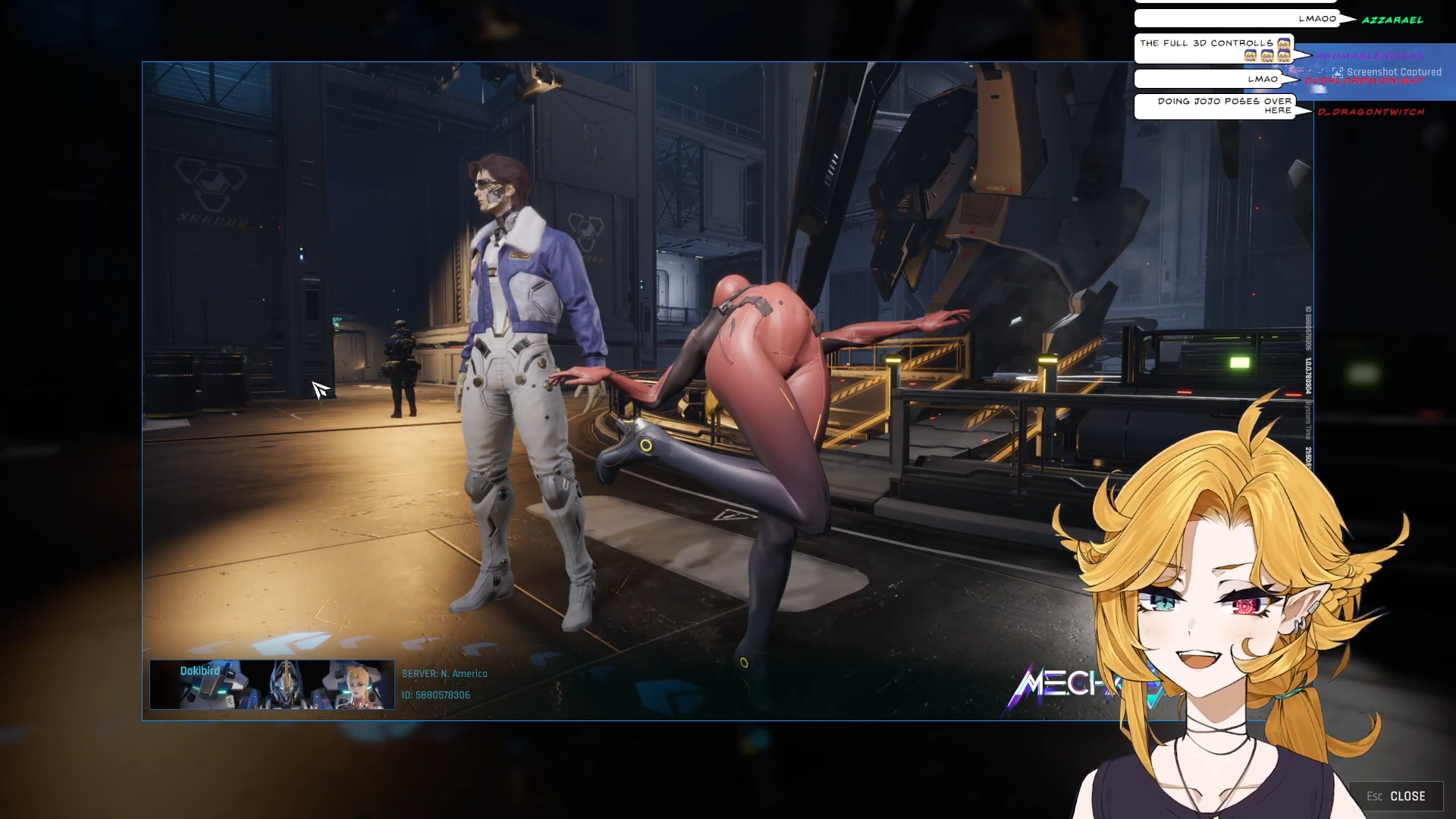The image size is (1456, 819).
Task: Select the Dokibird player banner
Action: click(271, 685)
